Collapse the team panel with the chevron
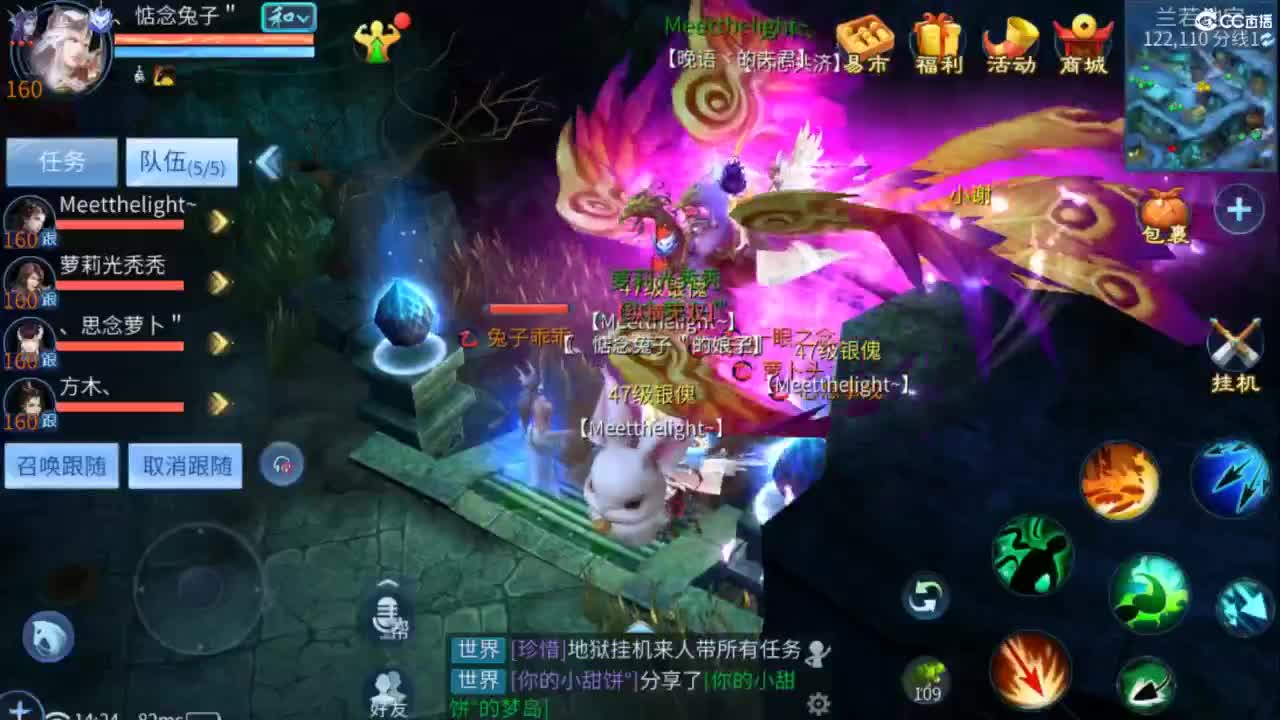Viewport: 1280px width, 720px height. click(266, 160)
